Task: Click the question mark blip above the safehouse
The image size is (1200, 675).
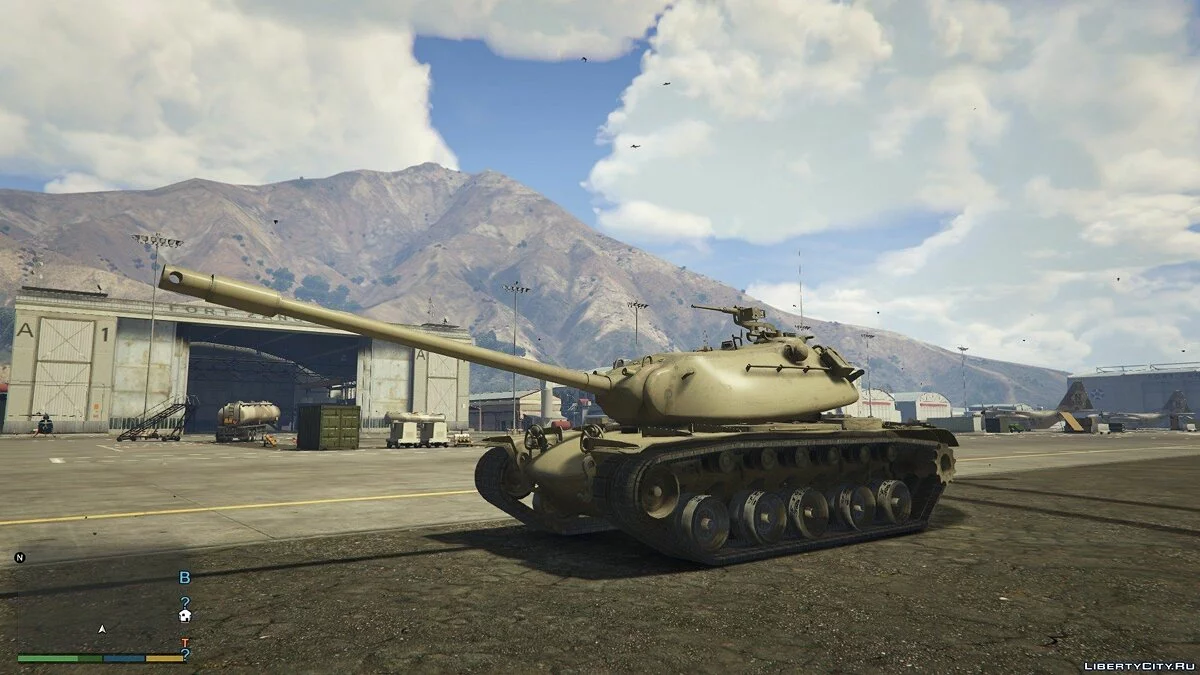Action: click(x=185, y=602)
